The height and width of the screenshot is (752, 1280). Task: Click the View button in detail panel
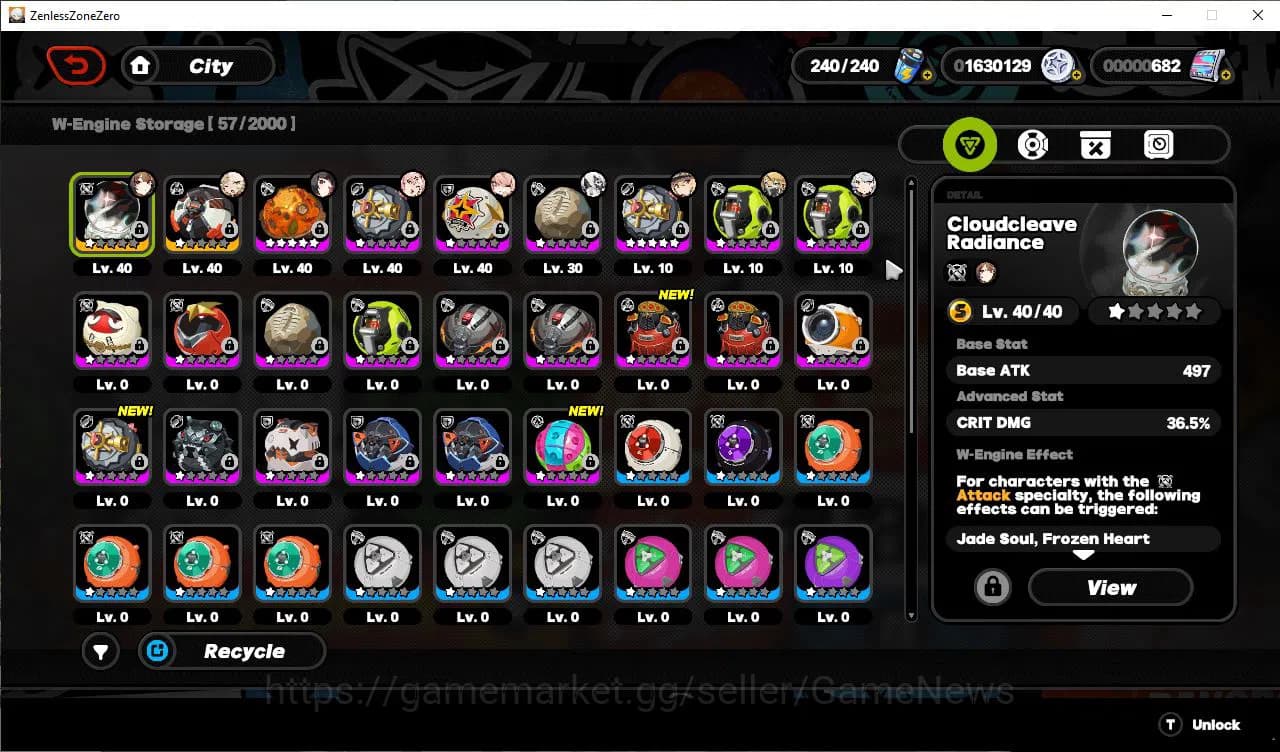[x=1110, y=587]
